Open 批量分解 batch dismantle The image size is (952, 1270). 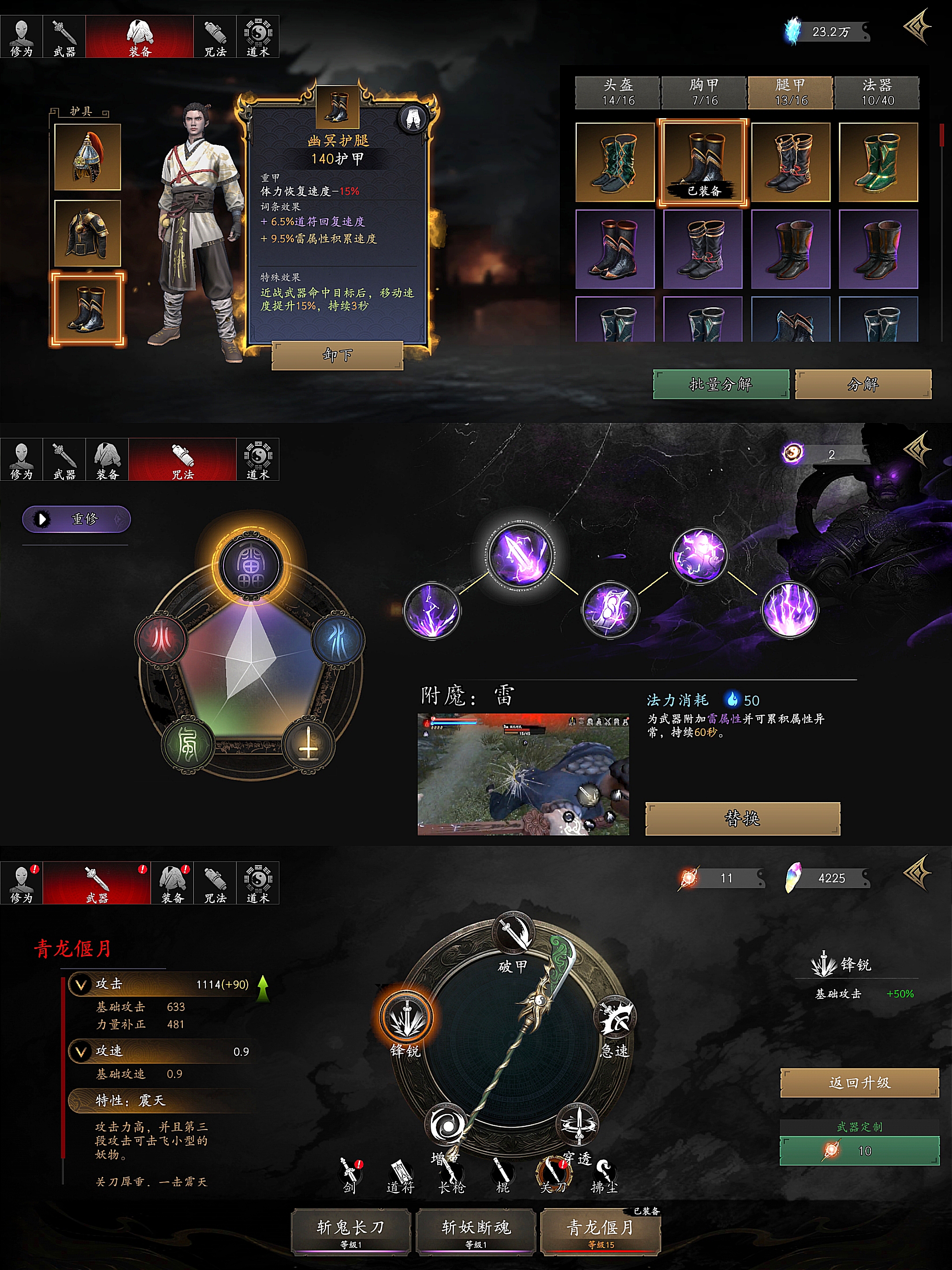[x=720, y=384]
